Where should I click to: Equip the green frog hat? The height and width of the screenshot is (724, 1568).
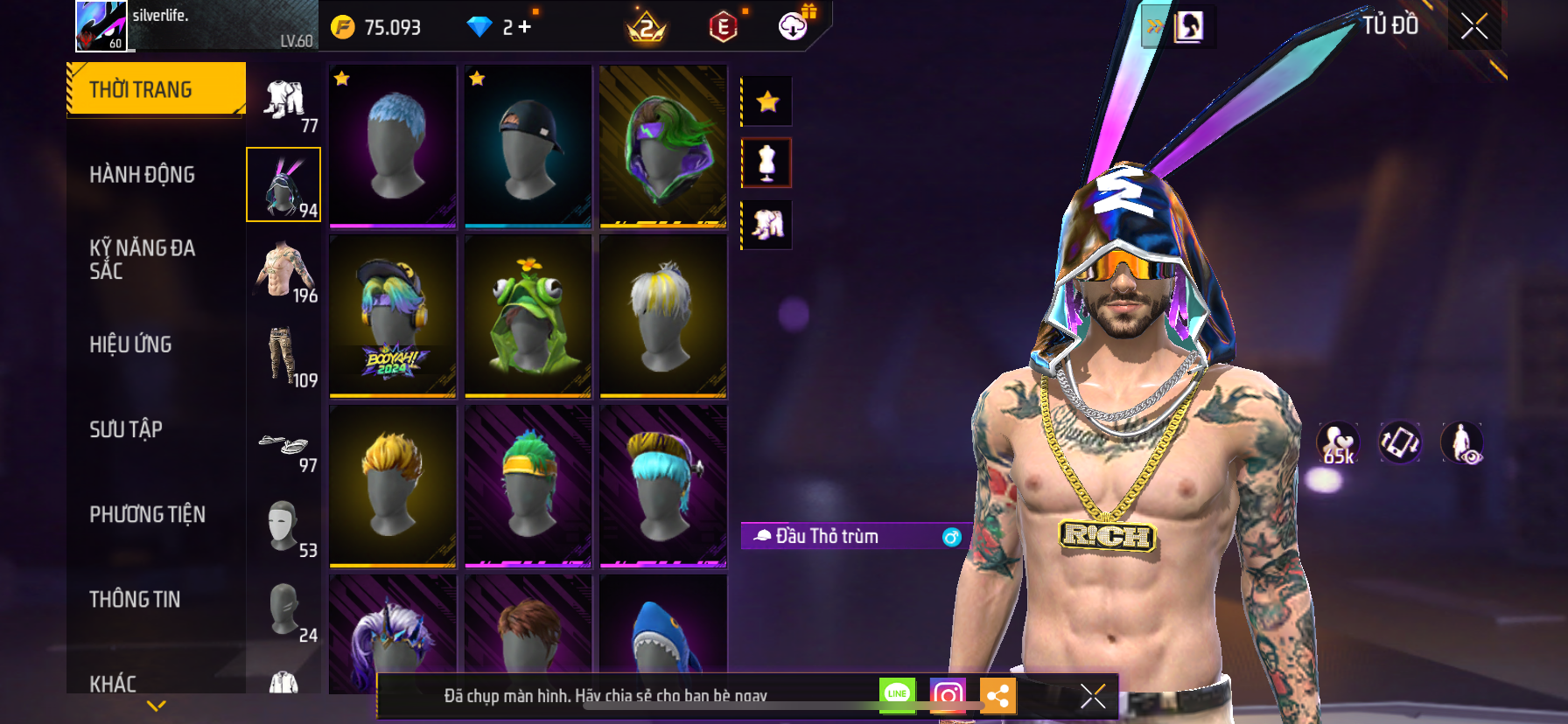[x=528, y=316]
